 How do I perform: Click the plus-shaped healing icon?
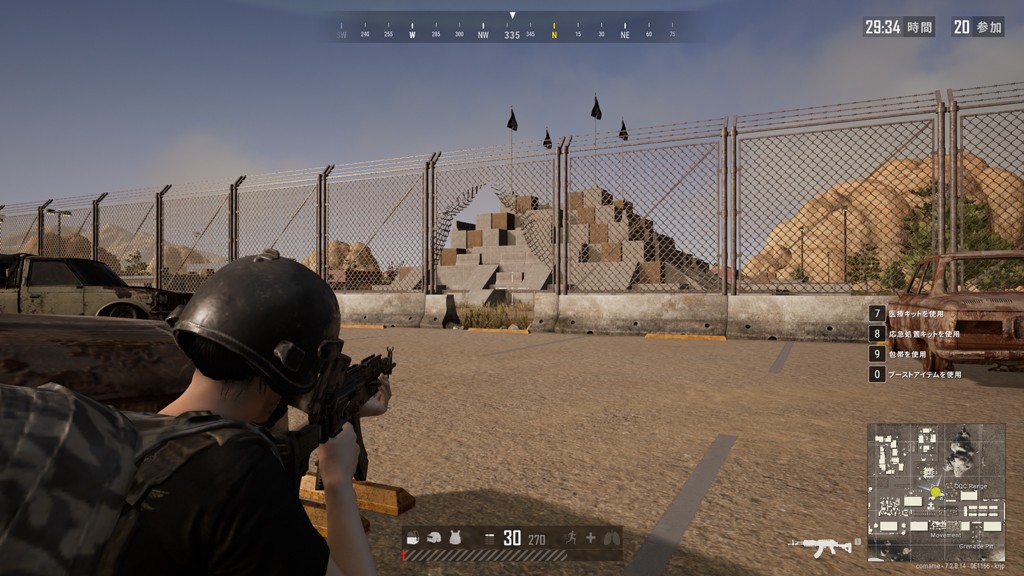pos(590,538)
